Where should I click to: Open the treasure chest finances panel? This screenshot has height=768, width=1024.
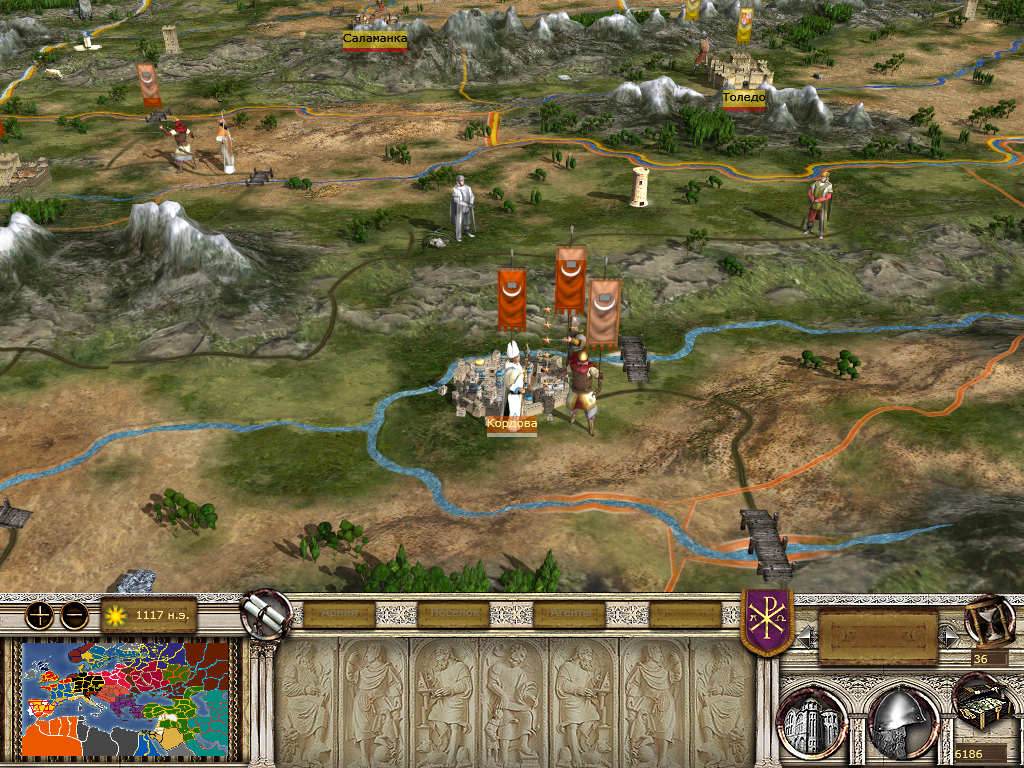981,705
